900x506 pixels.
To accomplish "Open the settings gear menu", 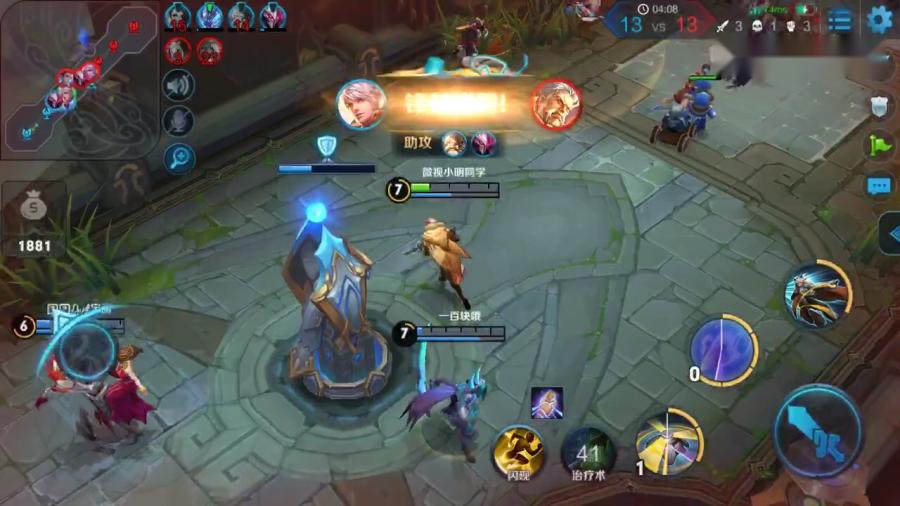I will coord(879,19).
